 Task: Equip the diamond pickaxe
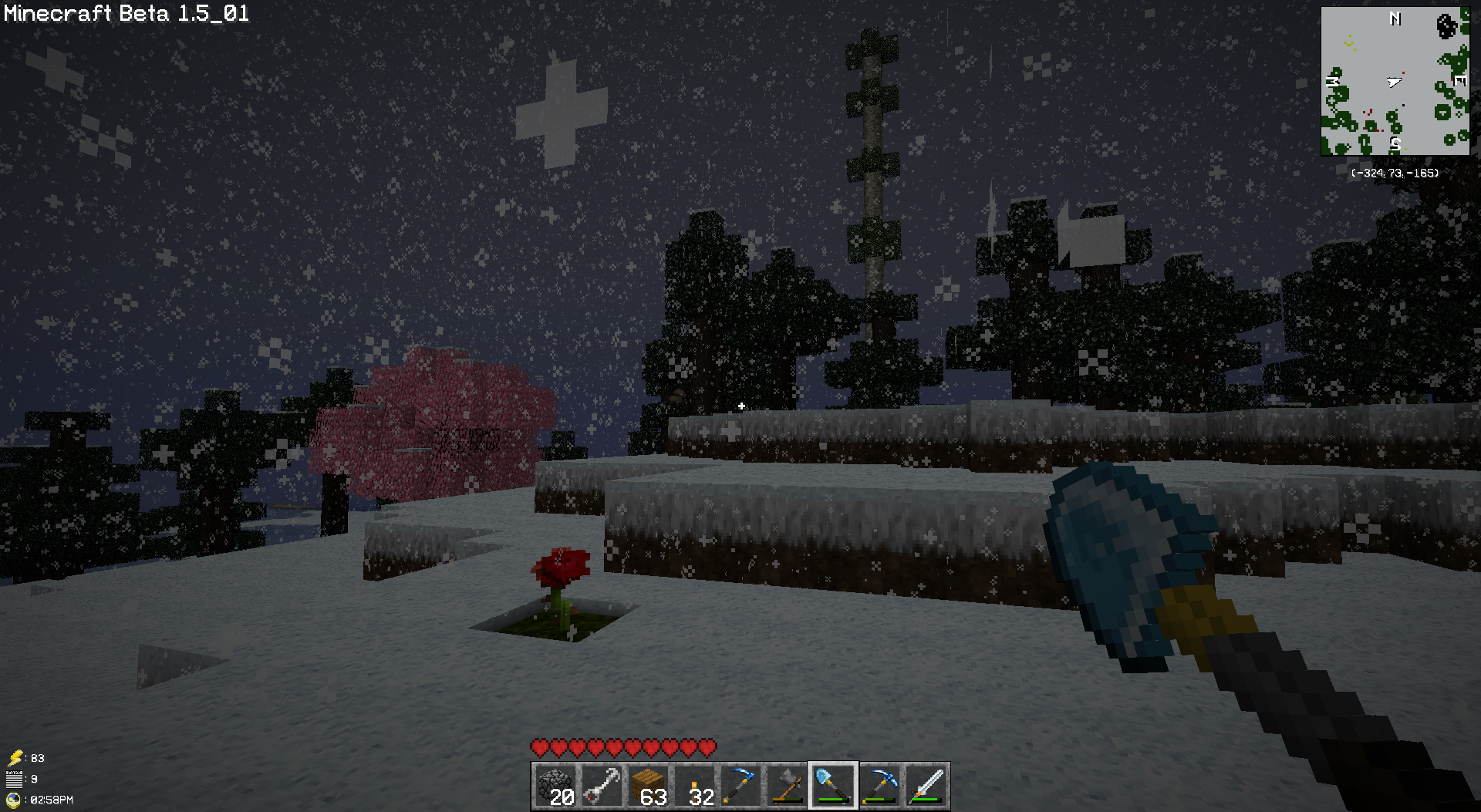coord(879,786)
